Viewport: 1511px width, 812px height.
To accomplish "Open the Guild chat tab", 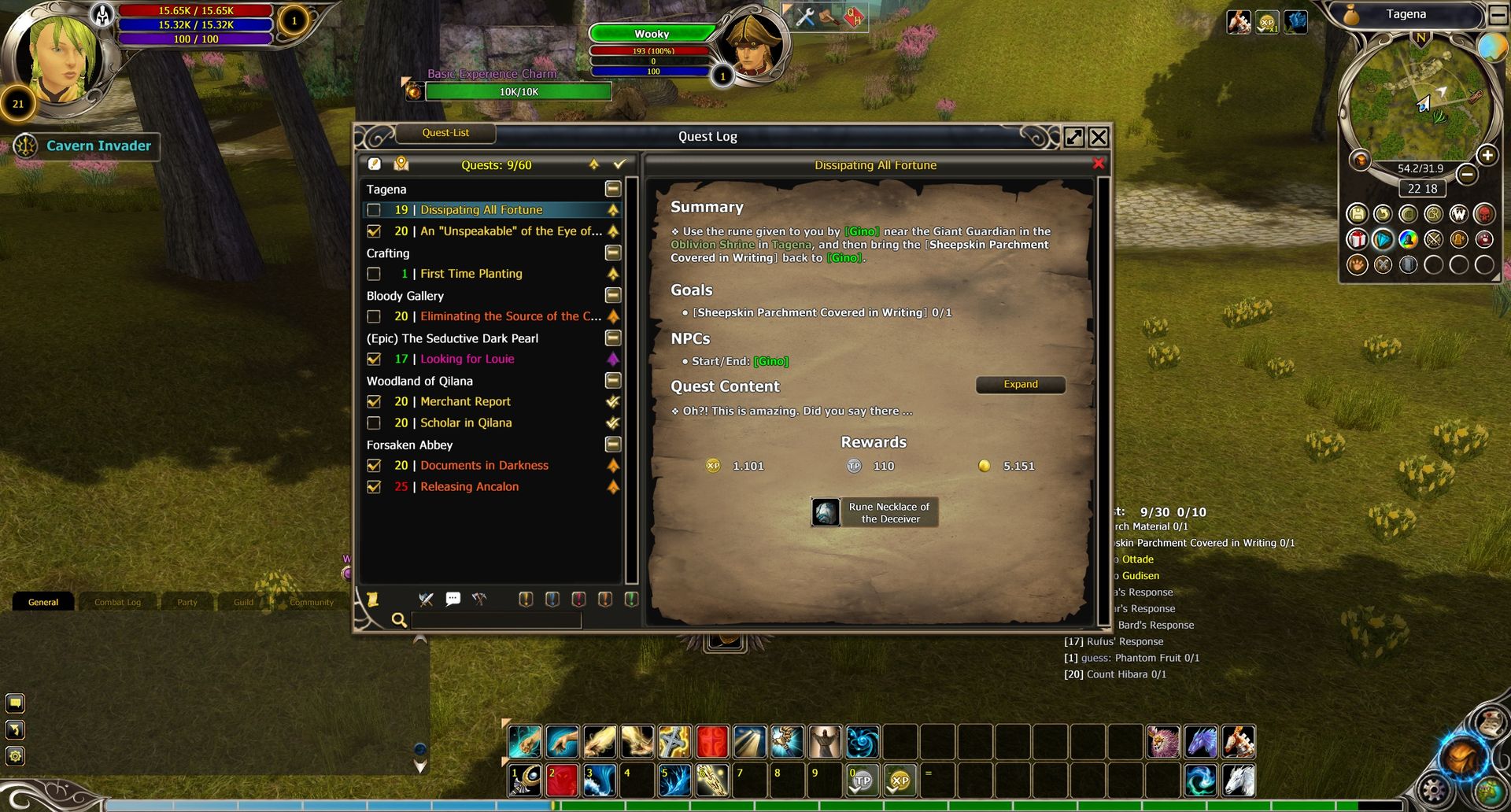I will [x=243, y=603].
